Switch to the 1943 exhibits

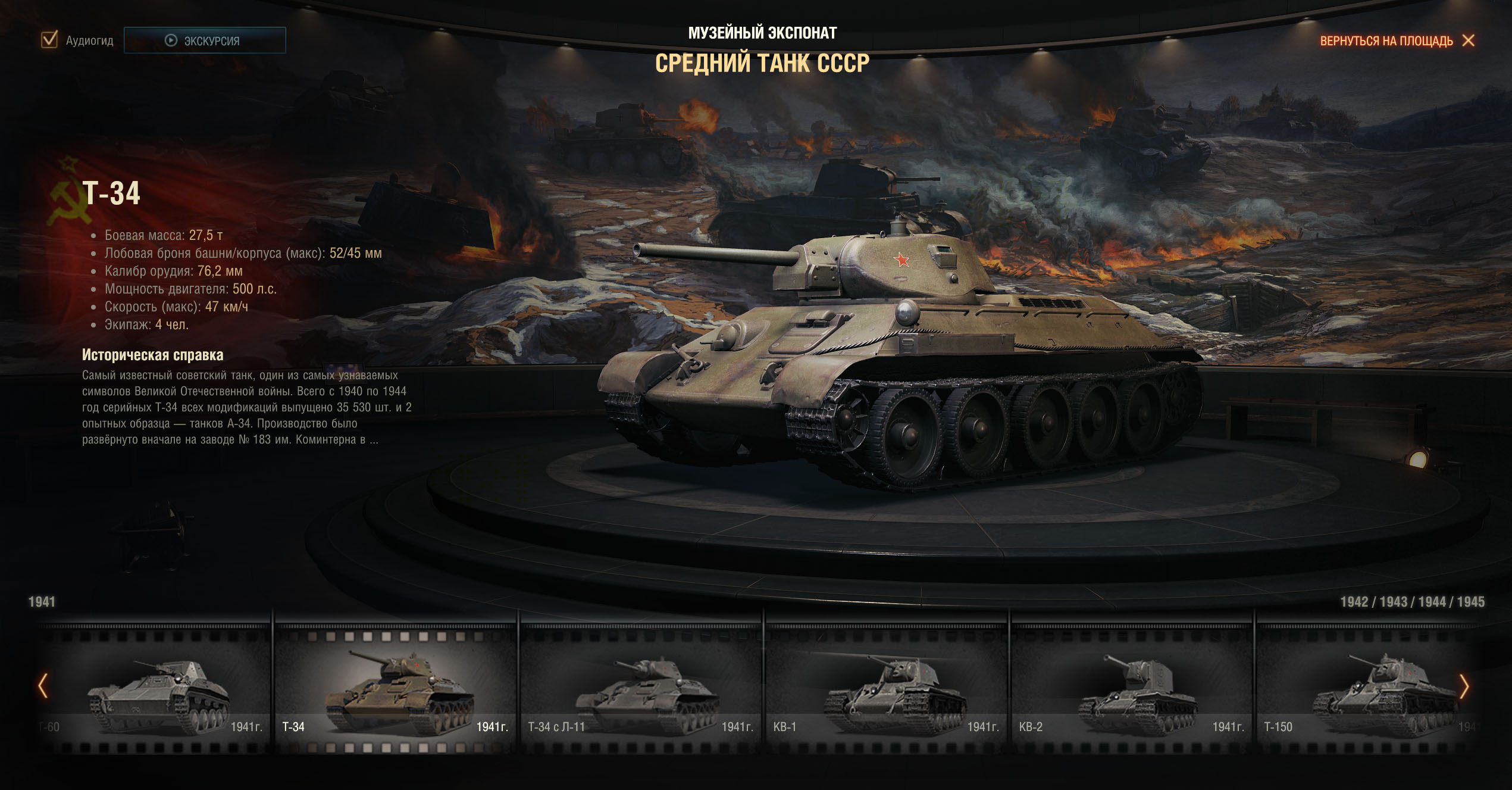click(1393, 602)
